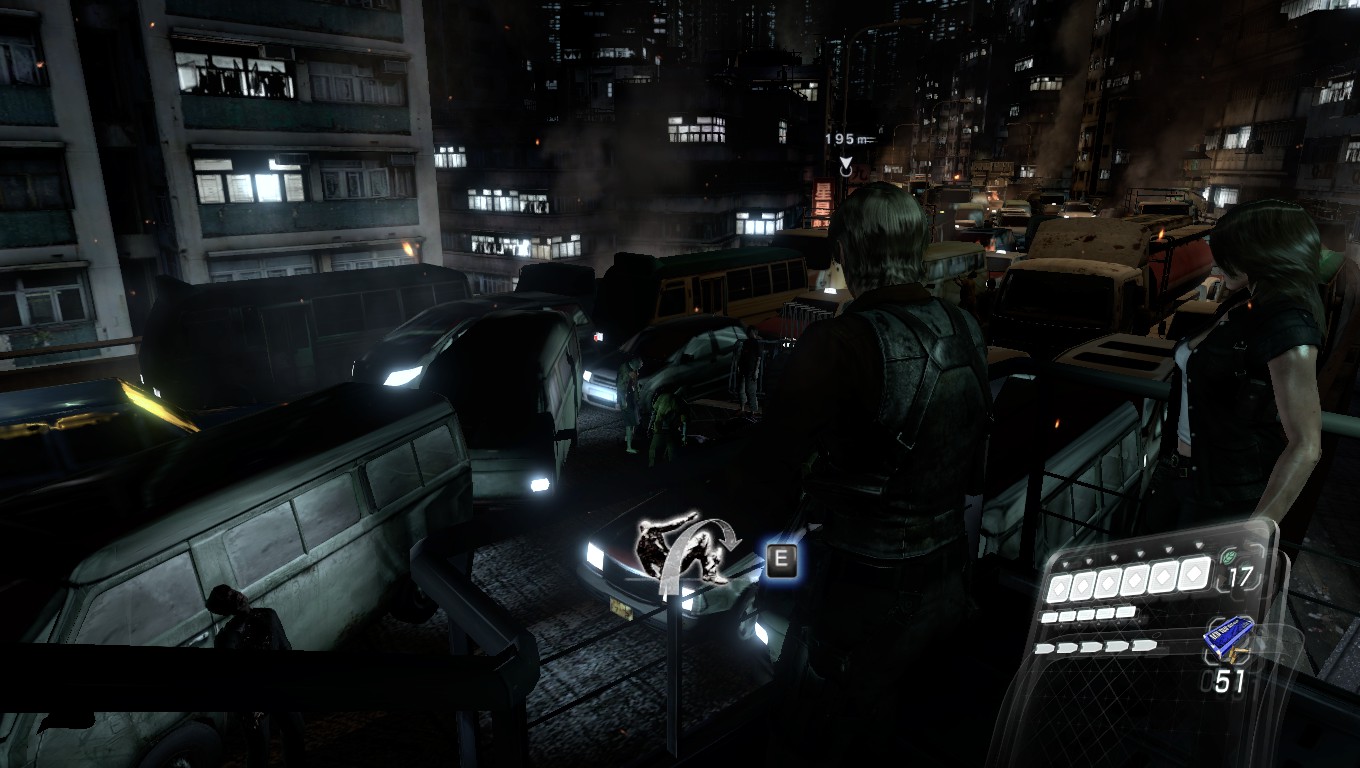Select the green herb tablet icon
This screenshot has width=1360, height=768.
(1231, 559)
